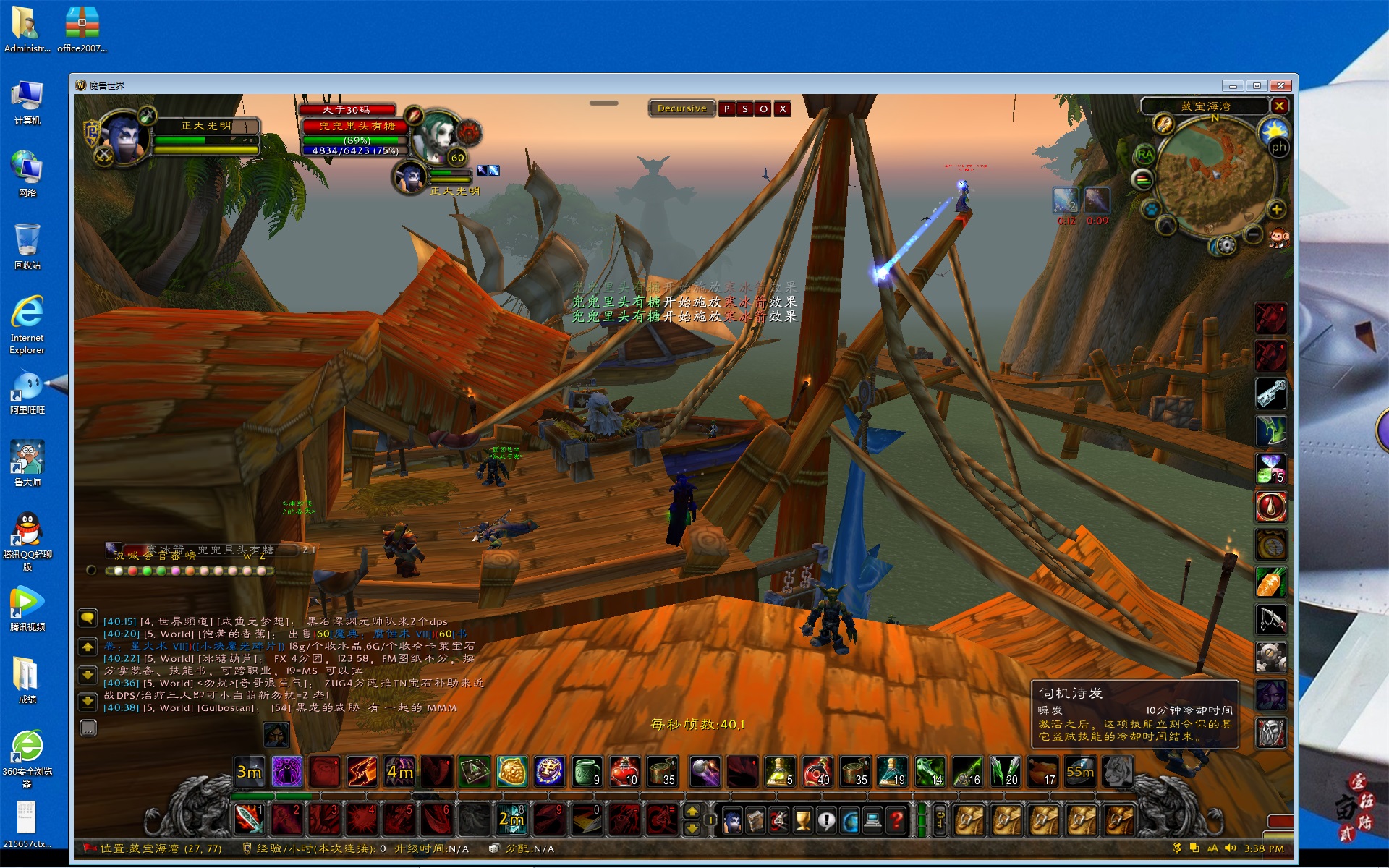Click the red P button beside Decursive

click(x=727, y=109)
